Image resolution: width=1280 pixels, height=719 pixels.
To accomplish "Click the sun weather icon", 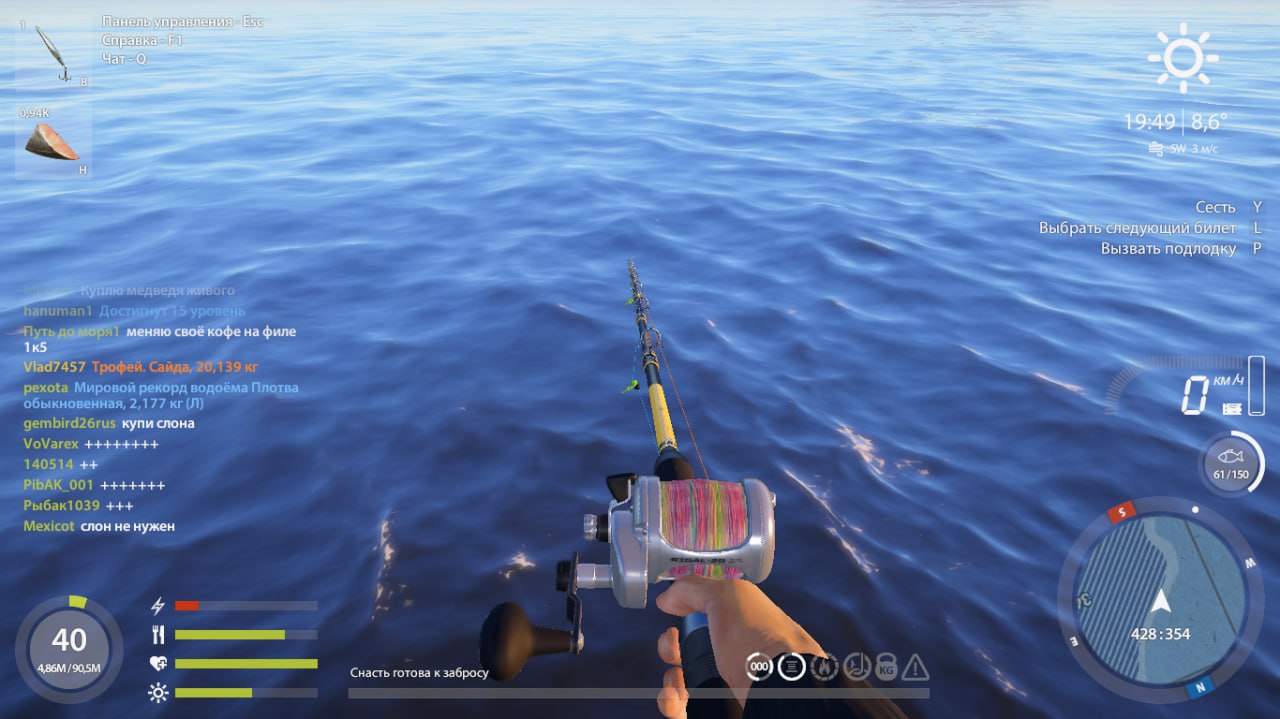I will click(x=1183, y=58).
